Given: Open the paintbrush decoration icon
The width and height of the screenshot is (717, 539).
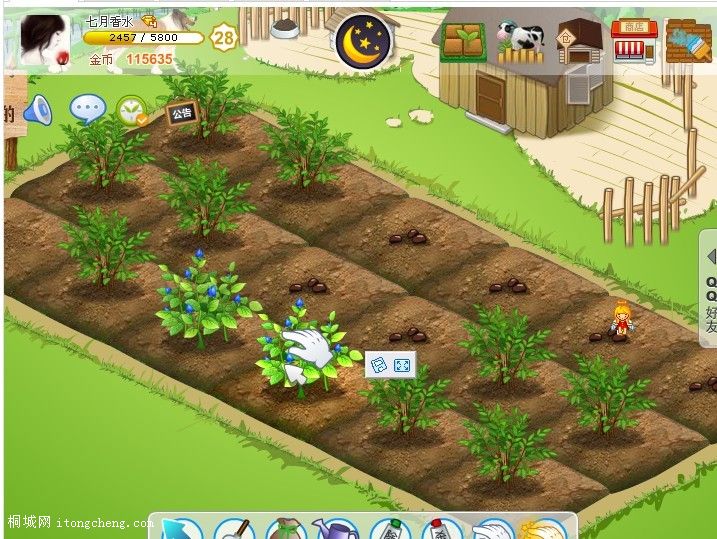Looking at the screenshot, I should coord(689,41).
